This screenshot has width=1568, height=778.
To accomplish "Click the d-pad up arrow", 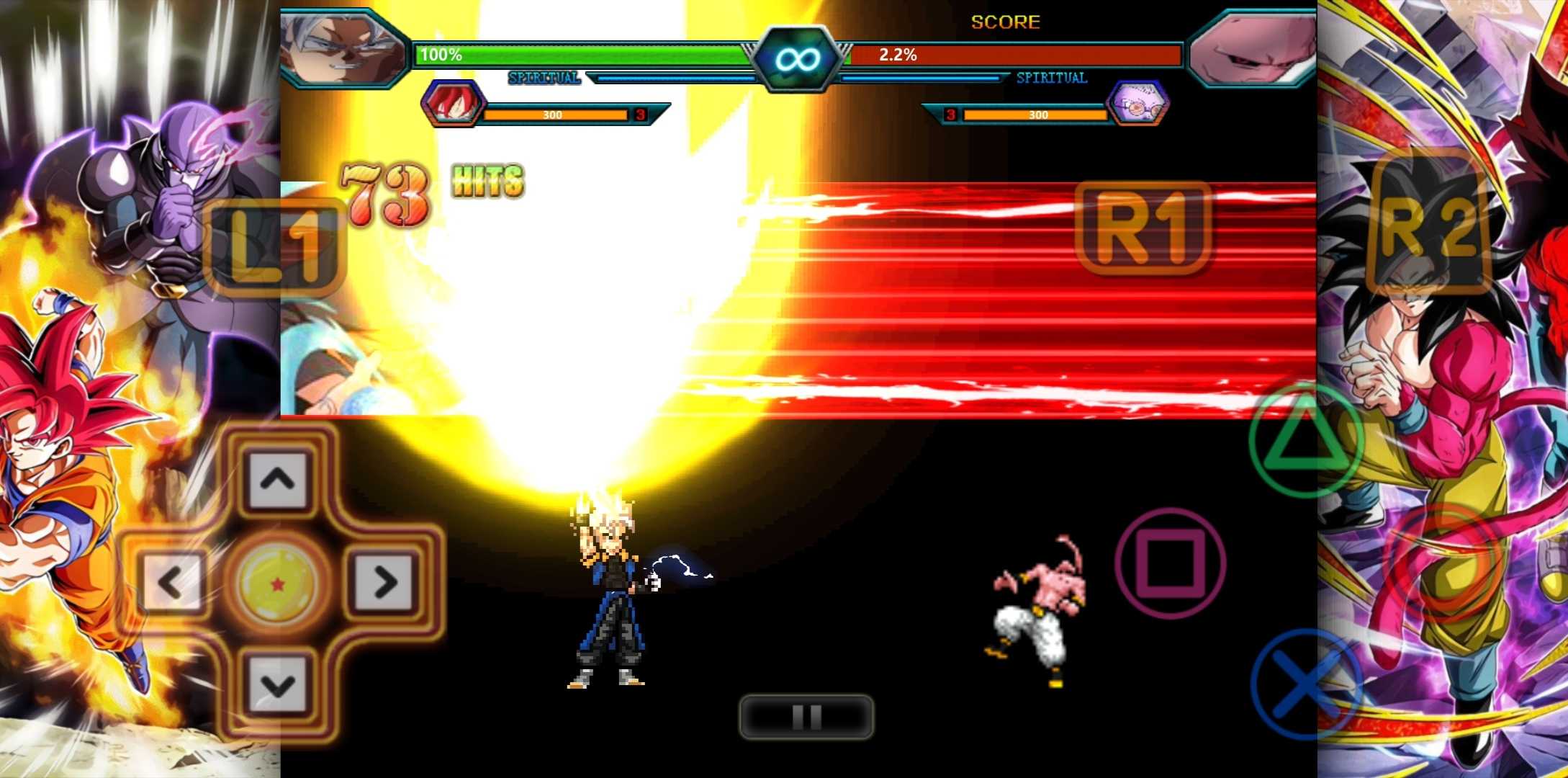I will point(277,478).
